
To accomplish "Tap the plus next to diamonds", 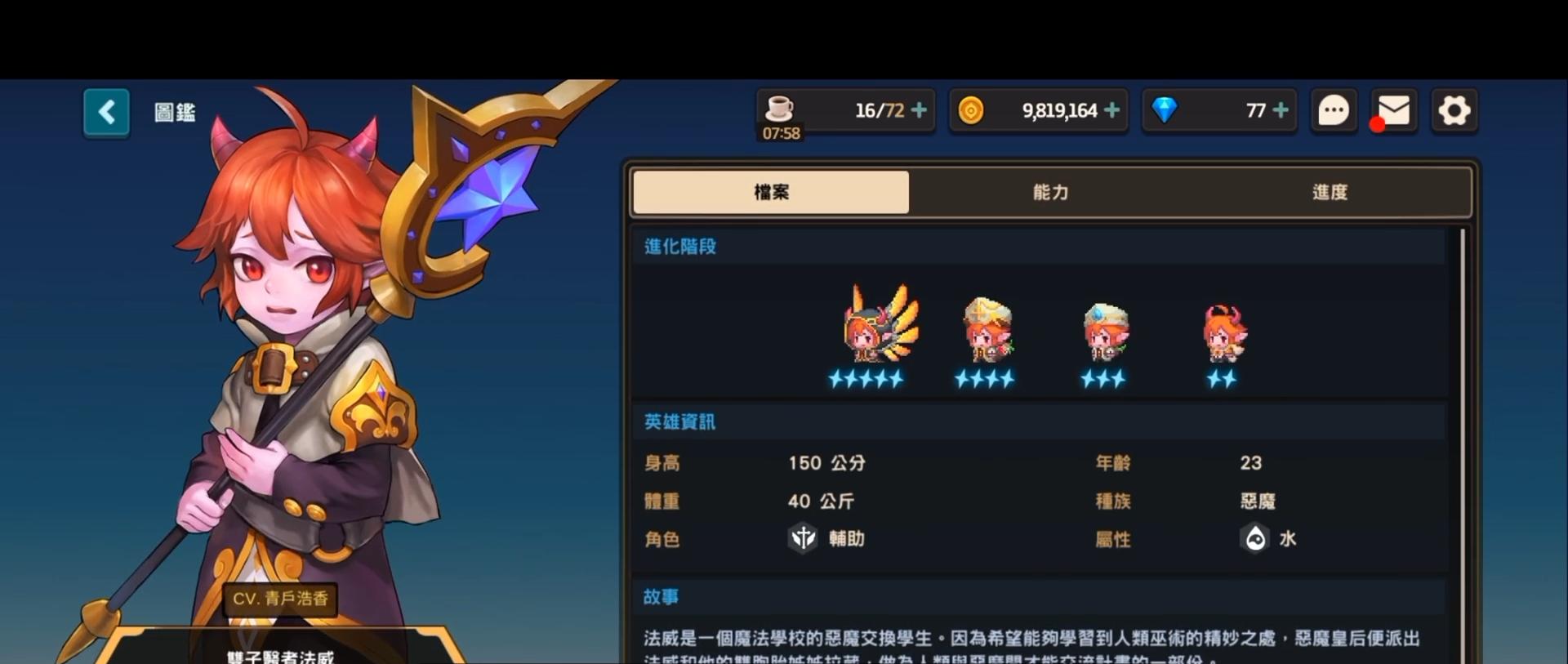I will (1281, 109).
